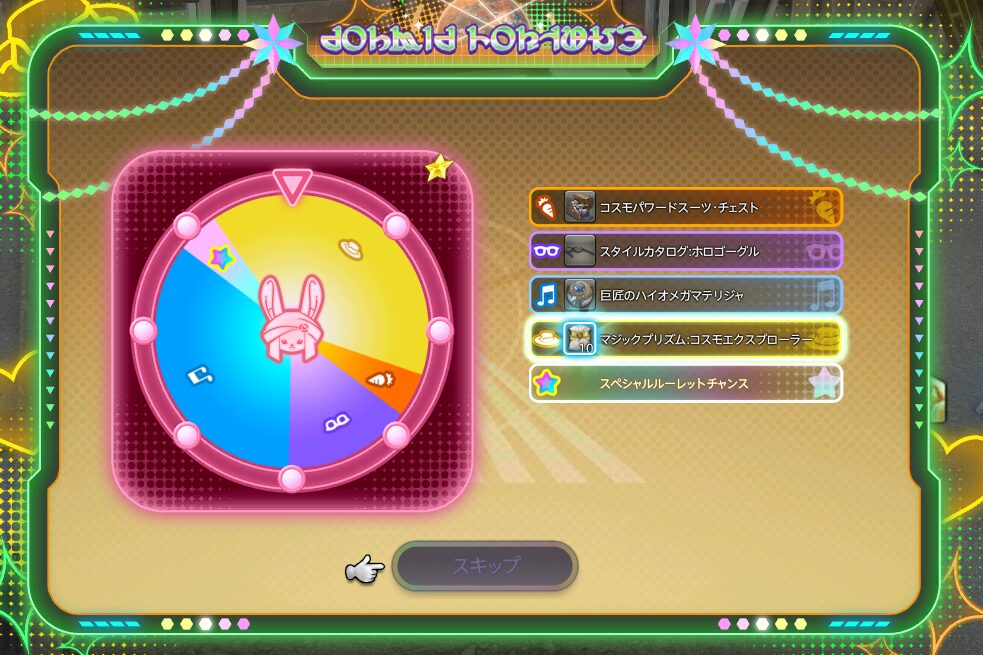983x655 pixels.
Task: Click the スキップ skip button
Action: (485, 566)
